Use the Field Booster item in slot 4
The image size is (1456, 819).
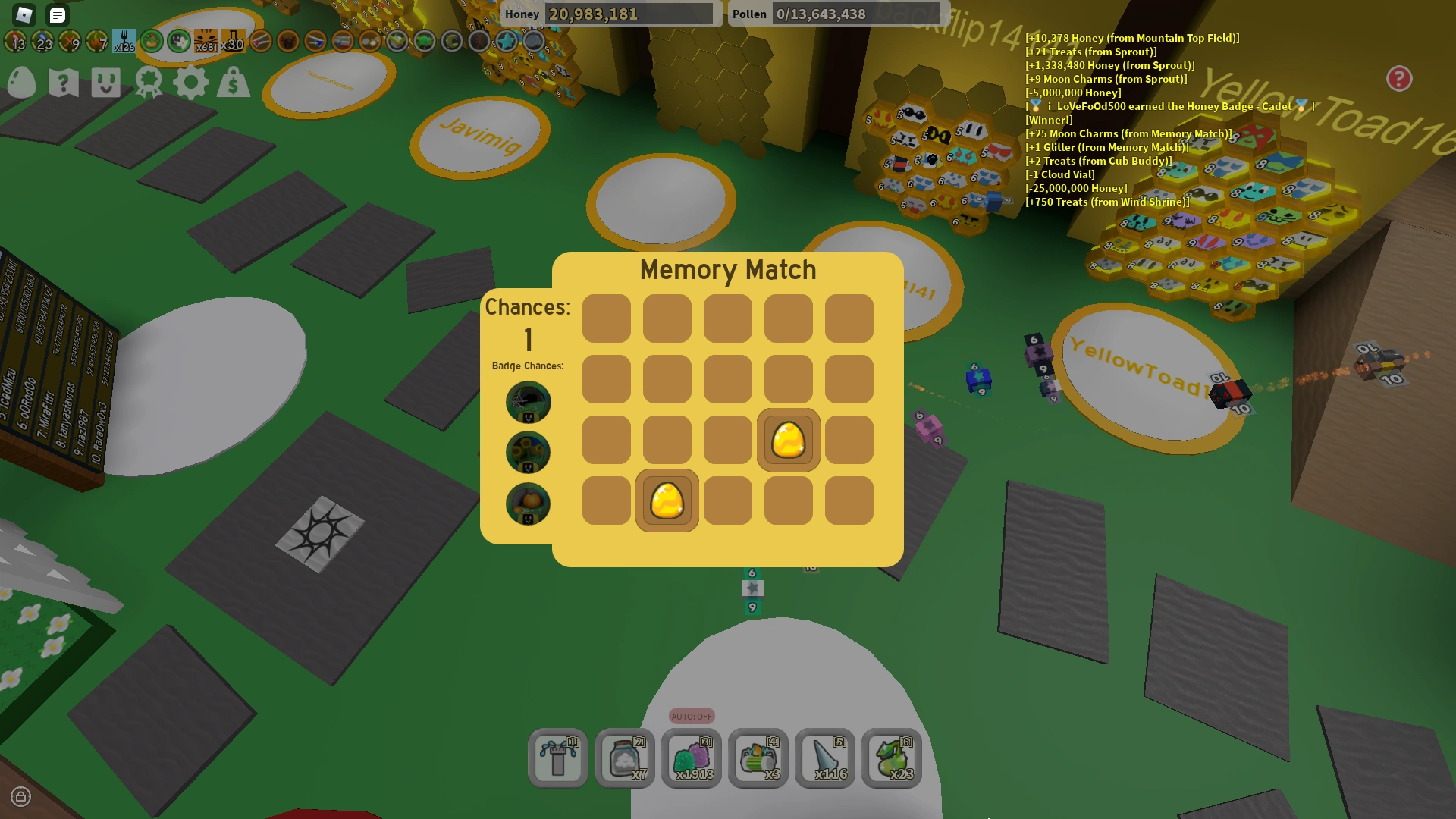pos(758,758)
